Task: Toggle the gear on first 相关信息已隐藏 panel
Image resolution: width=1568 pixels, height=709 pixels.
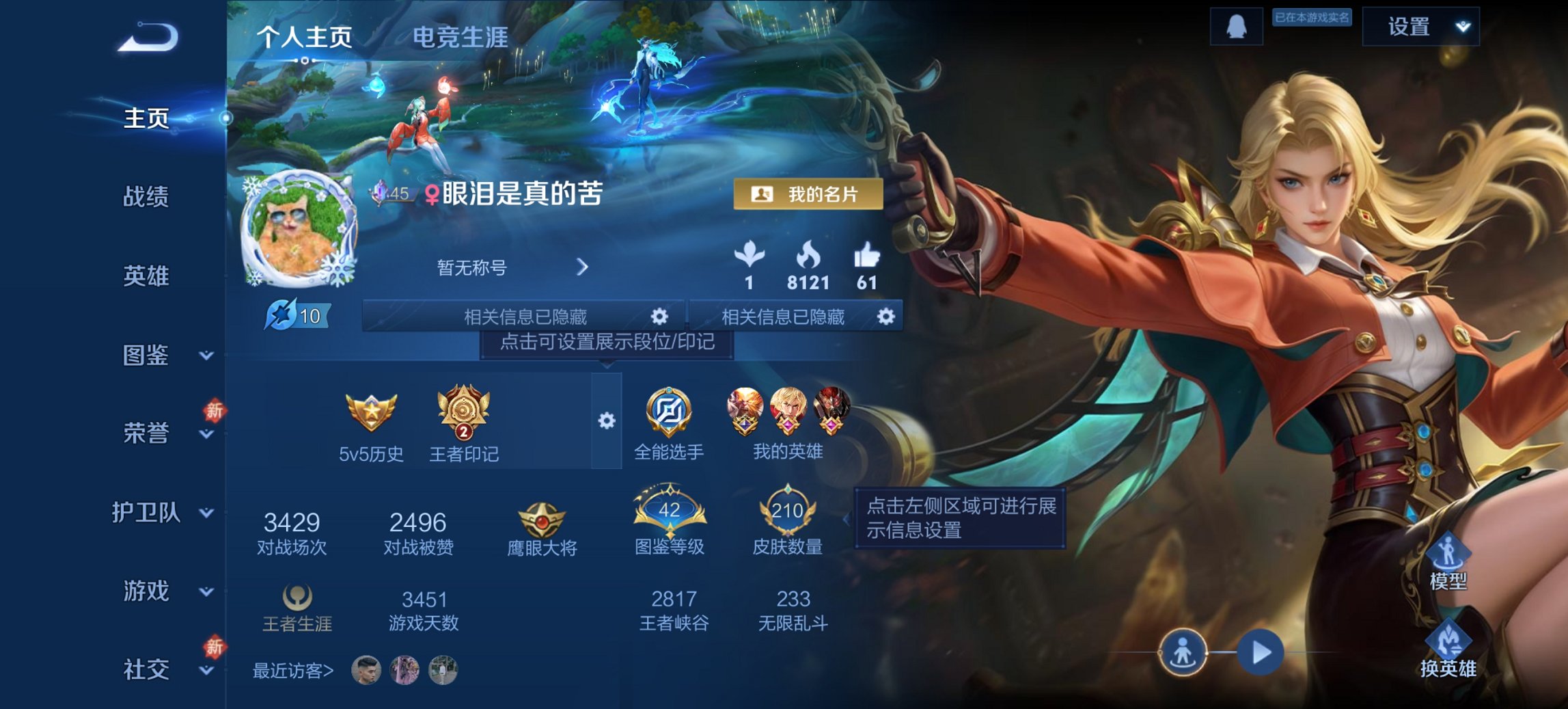Action: click(658, 317)
